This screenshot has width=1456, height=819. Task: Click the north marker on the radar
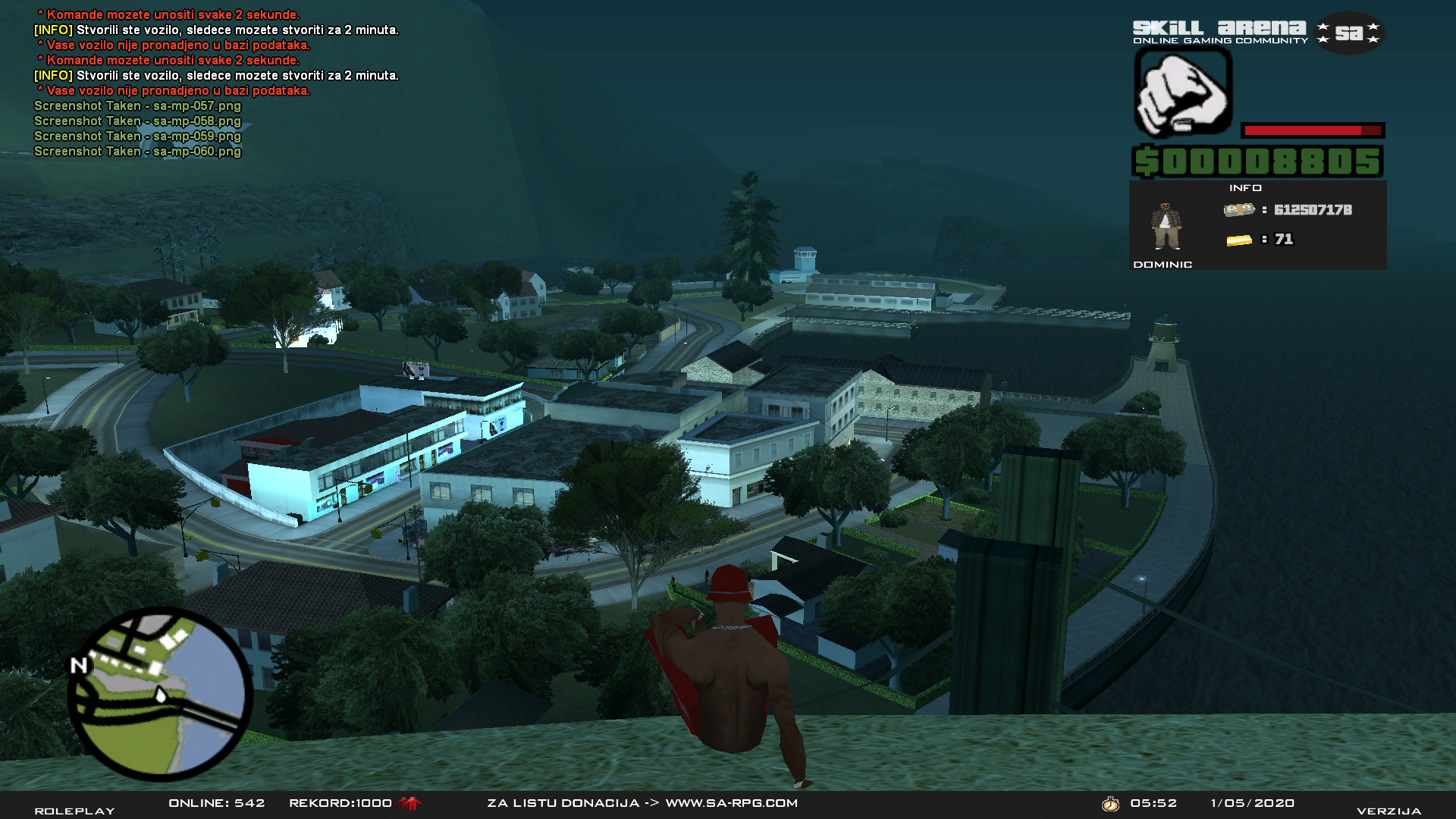[79, 666]
